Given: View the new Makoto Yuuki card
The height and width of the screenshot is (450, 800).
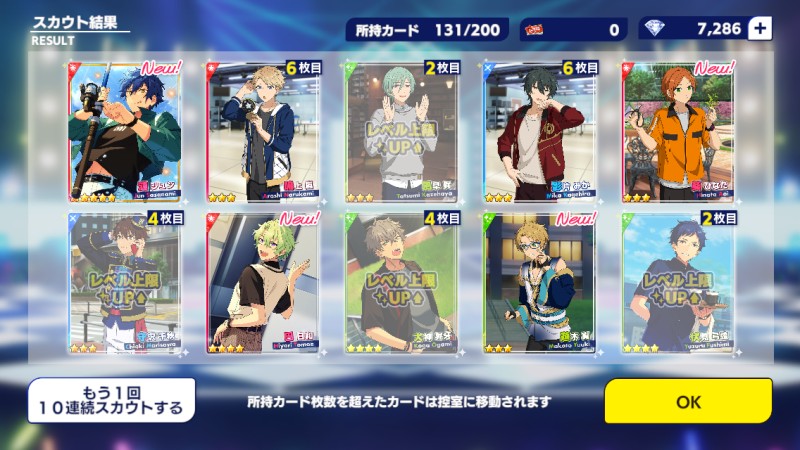Looking at the screenshot, I should 539,283.
